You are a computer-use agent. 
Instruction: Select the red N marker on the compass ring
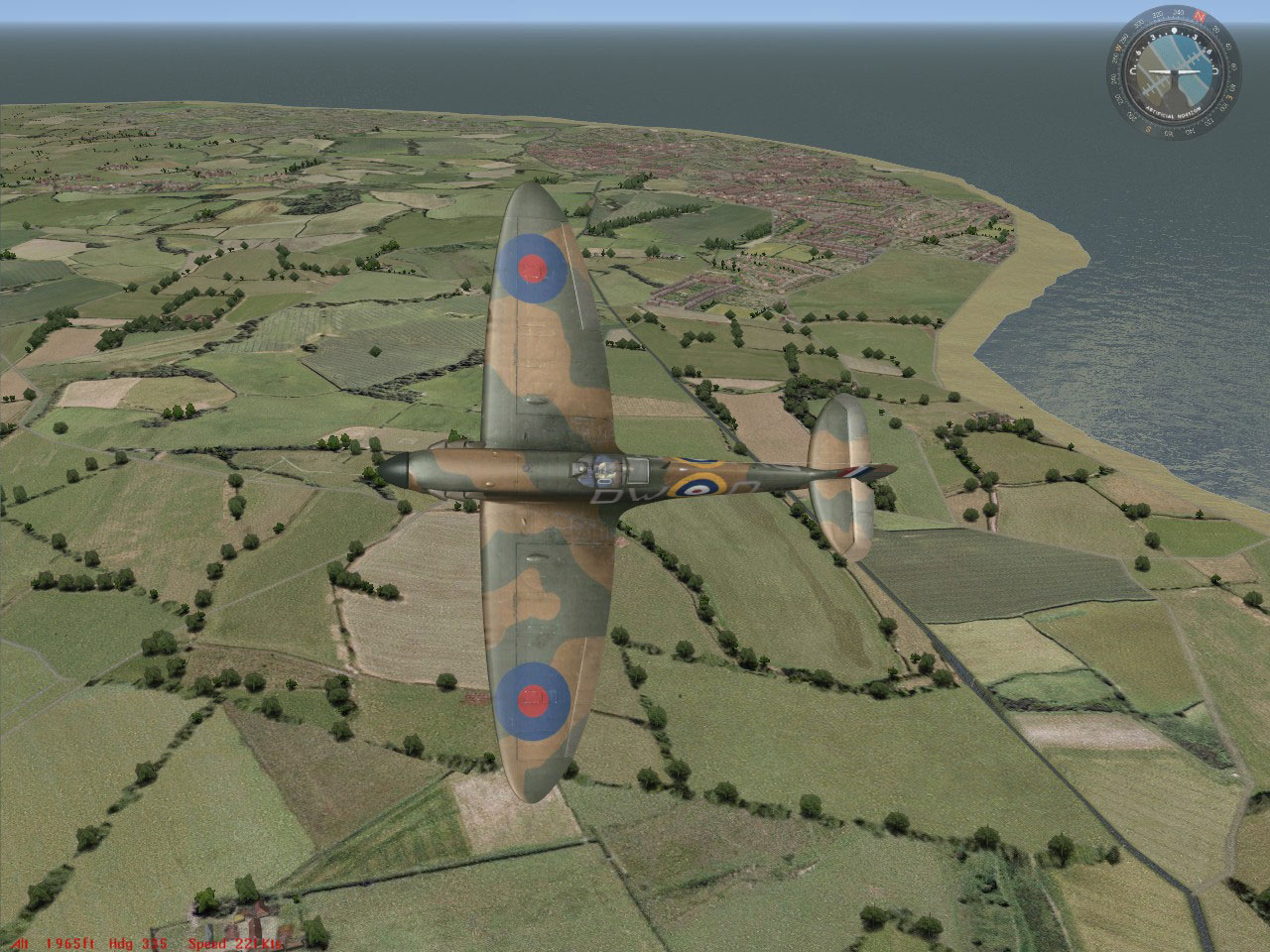tap(1200, 16)
